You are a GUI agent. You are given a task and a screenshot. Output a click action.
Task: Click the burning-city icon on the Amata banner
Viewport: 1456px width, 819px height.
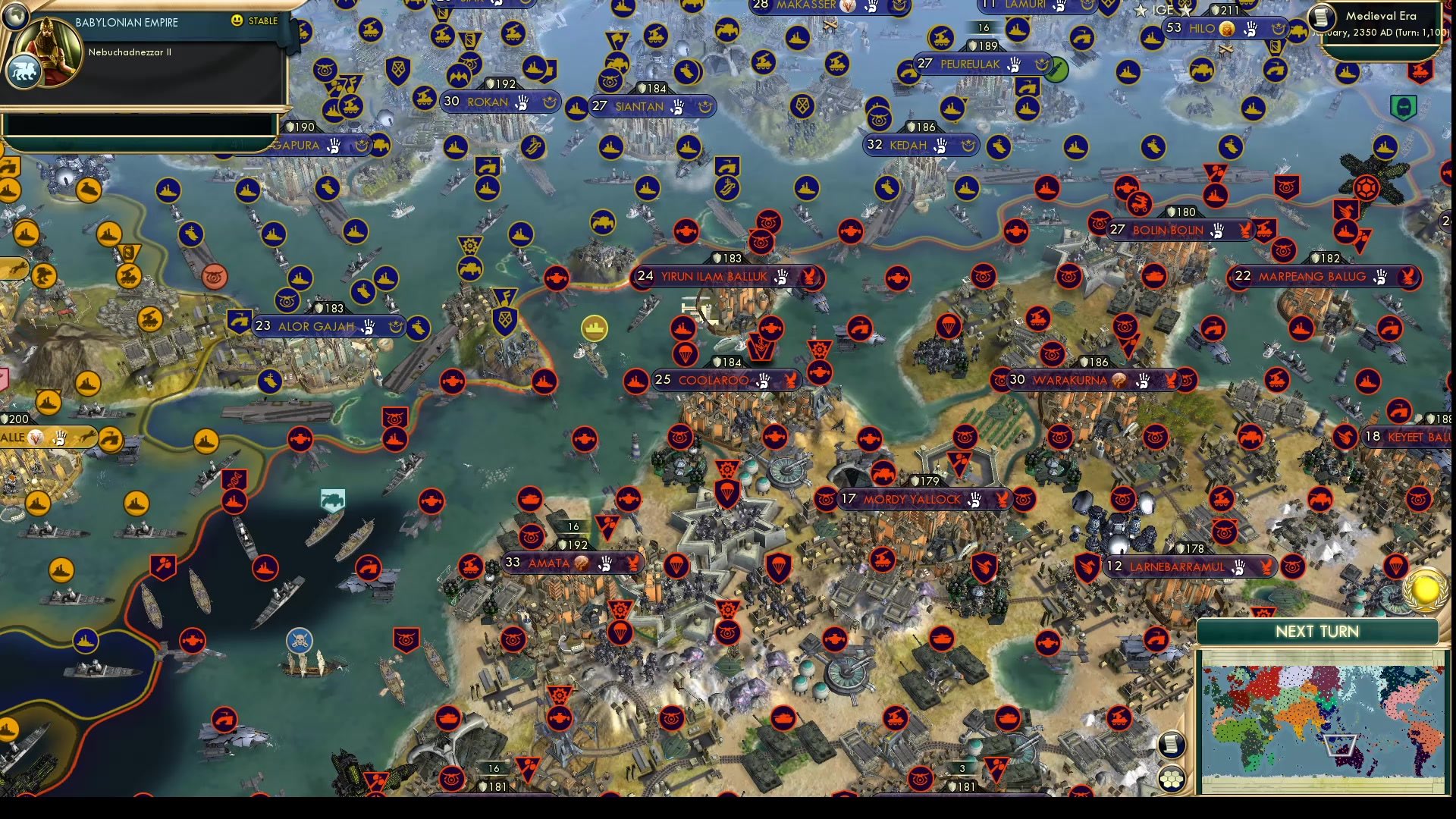(x=579, y=563)
